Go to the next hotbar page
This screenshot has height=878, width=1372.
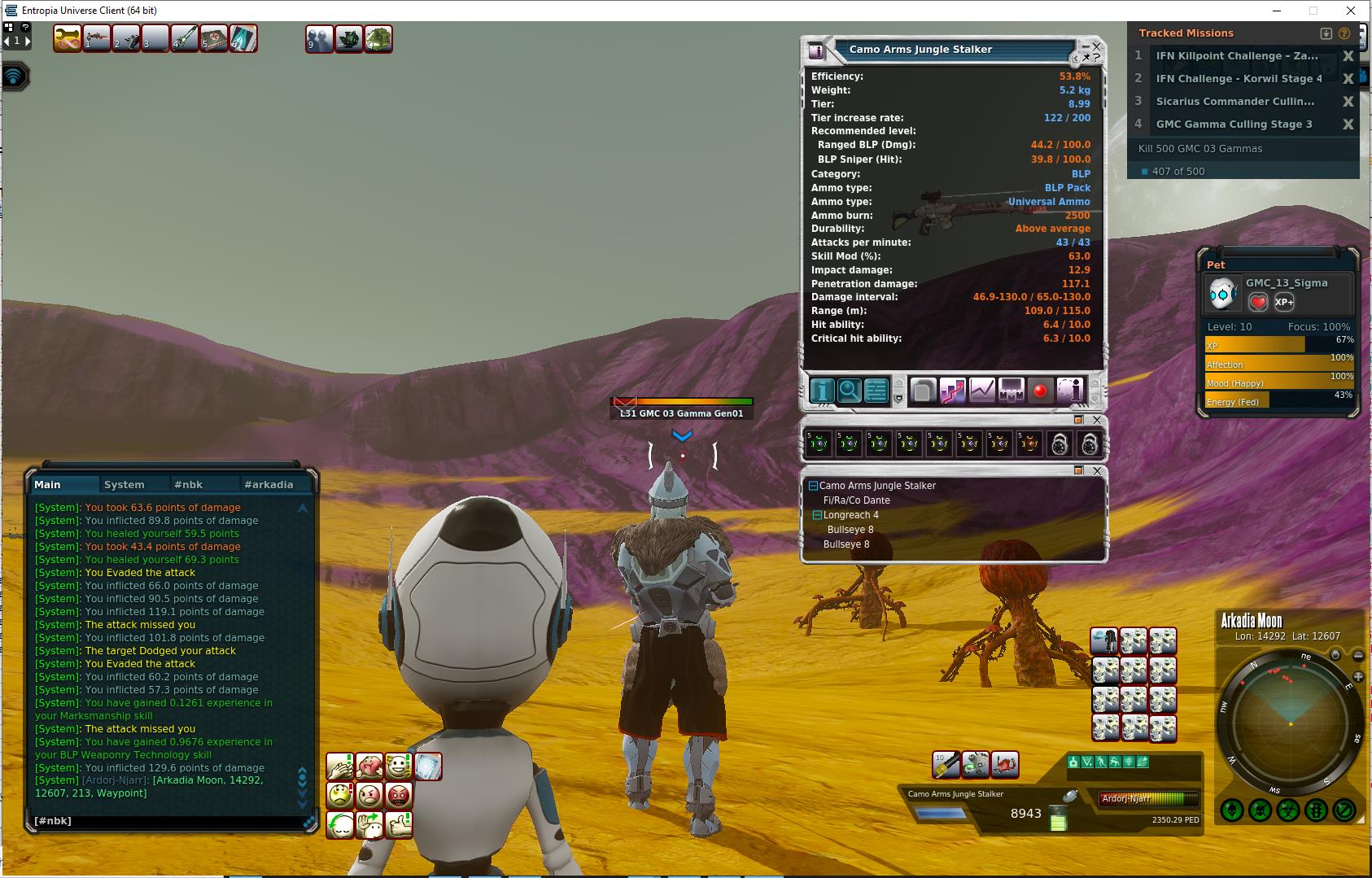pos(27,40)
